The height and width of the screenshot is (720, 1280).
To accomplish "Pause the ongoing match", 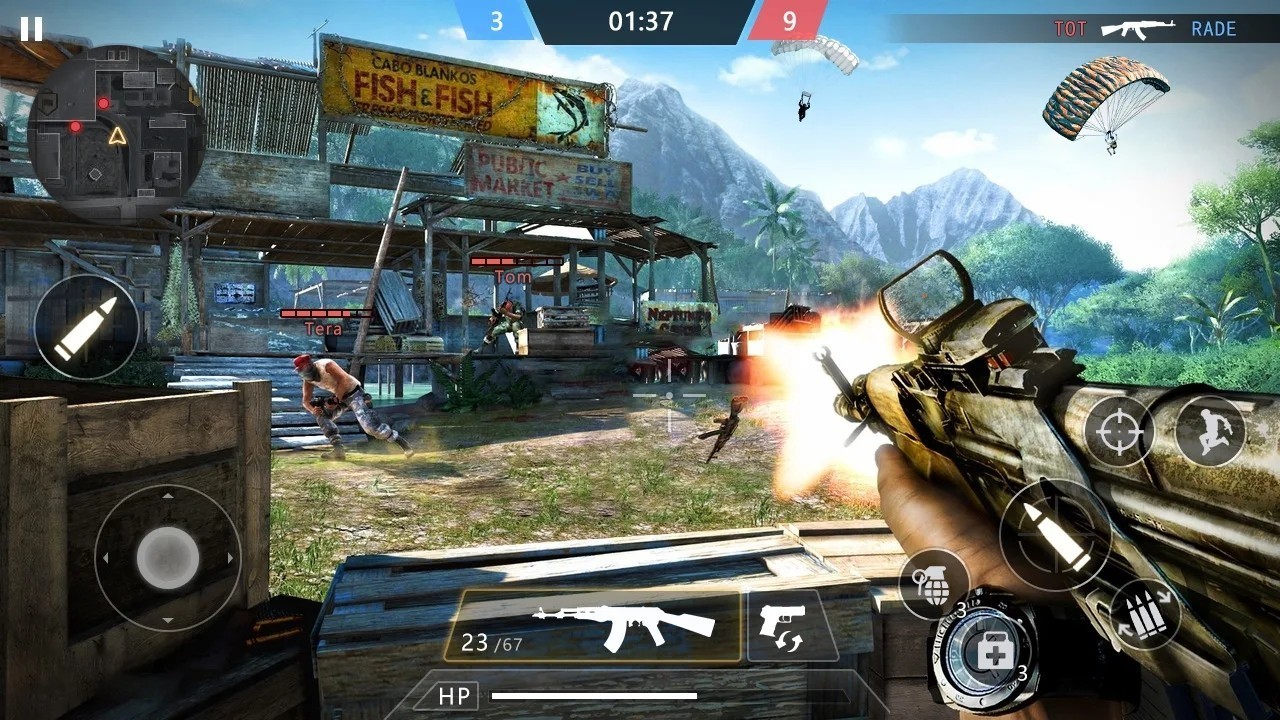I will [x=31, y=28].
